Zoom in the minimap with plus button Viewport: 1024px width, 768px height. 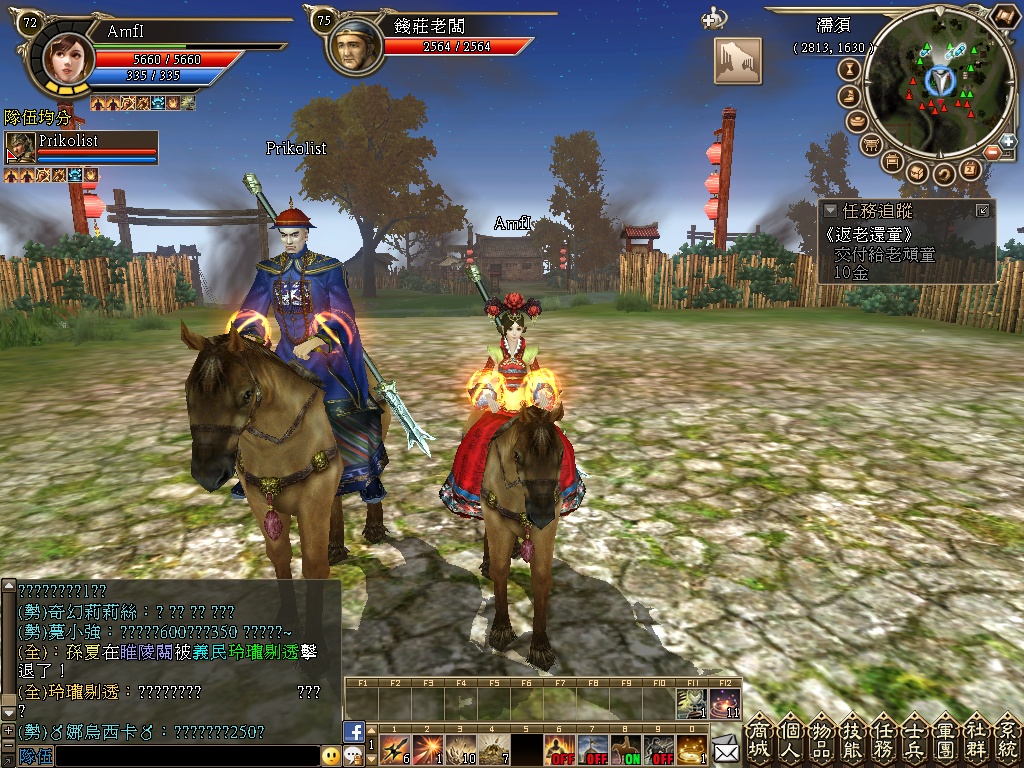tap(1007, 141)
